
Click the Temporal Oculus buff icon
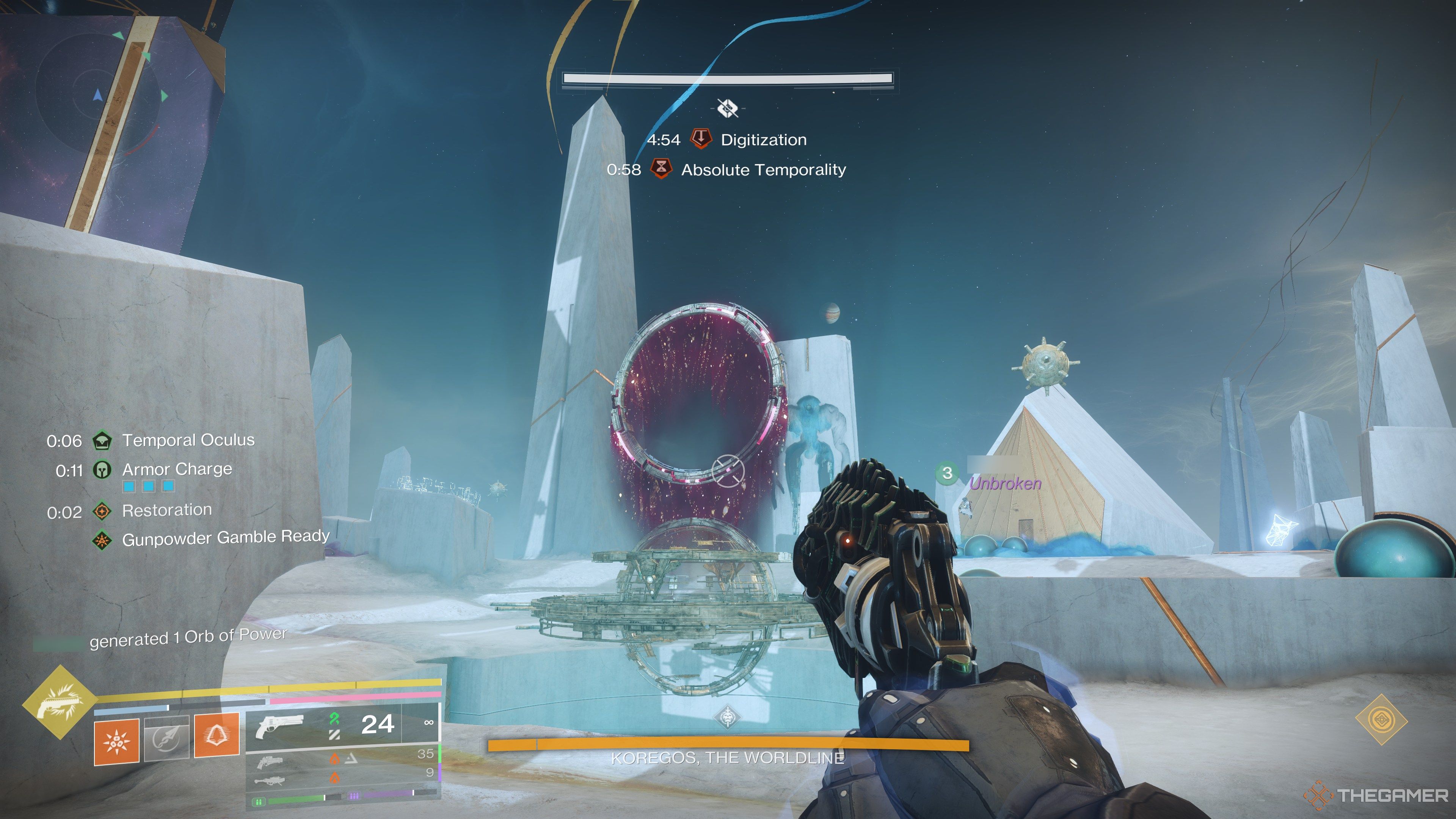102,440
